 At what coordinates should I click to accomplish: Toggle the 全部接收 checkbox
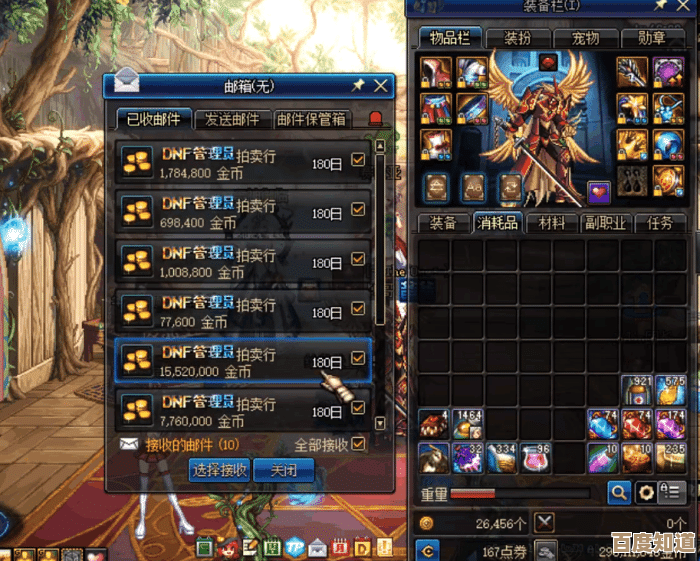[x=358, y=444]
